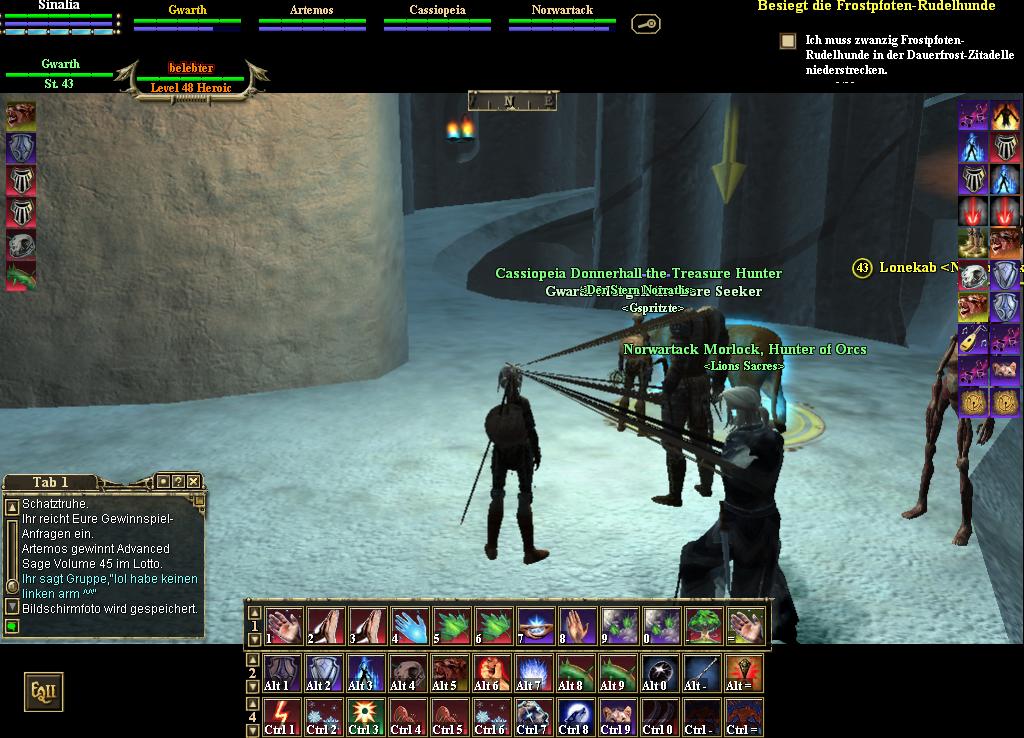Activate the glowing blue hand in slot 4

point(409,625)
